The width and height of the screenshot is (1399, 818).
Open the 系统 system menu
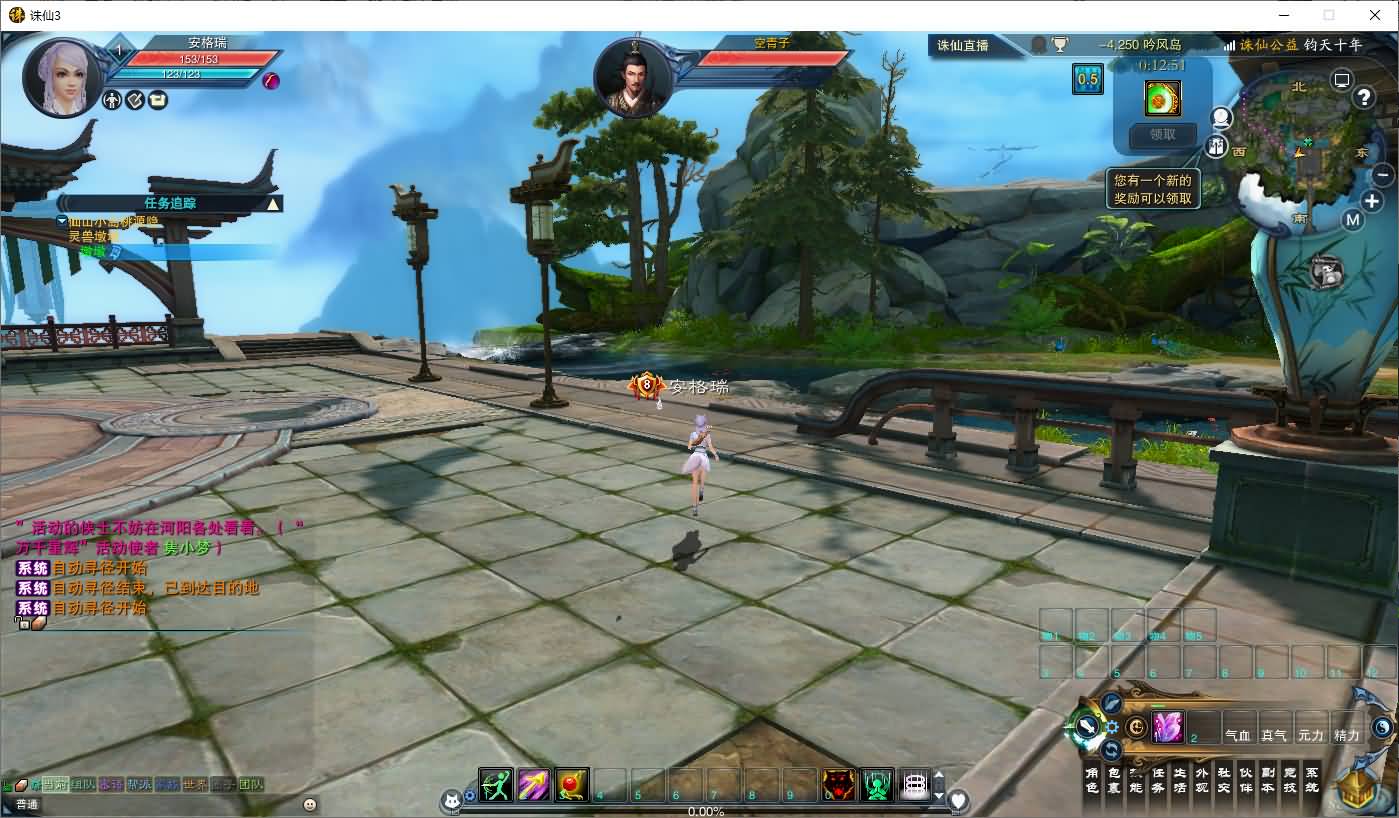[x=1312, y=780]
